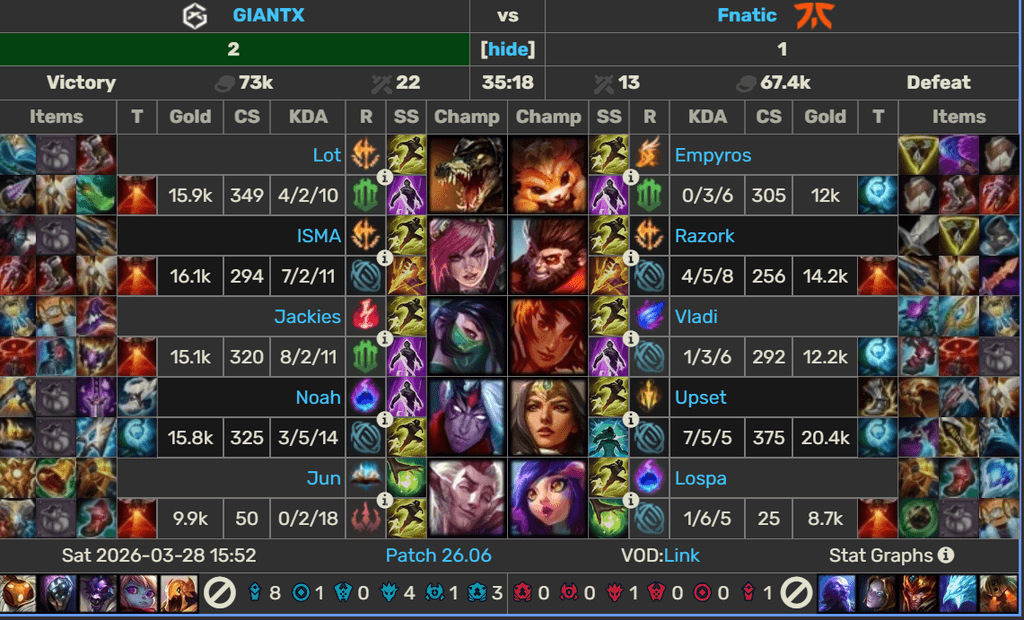Image resolution: width=1024 pixels, height=620 pixels.
Task: Open player Jun's page
Action: [x=323, y=478]
